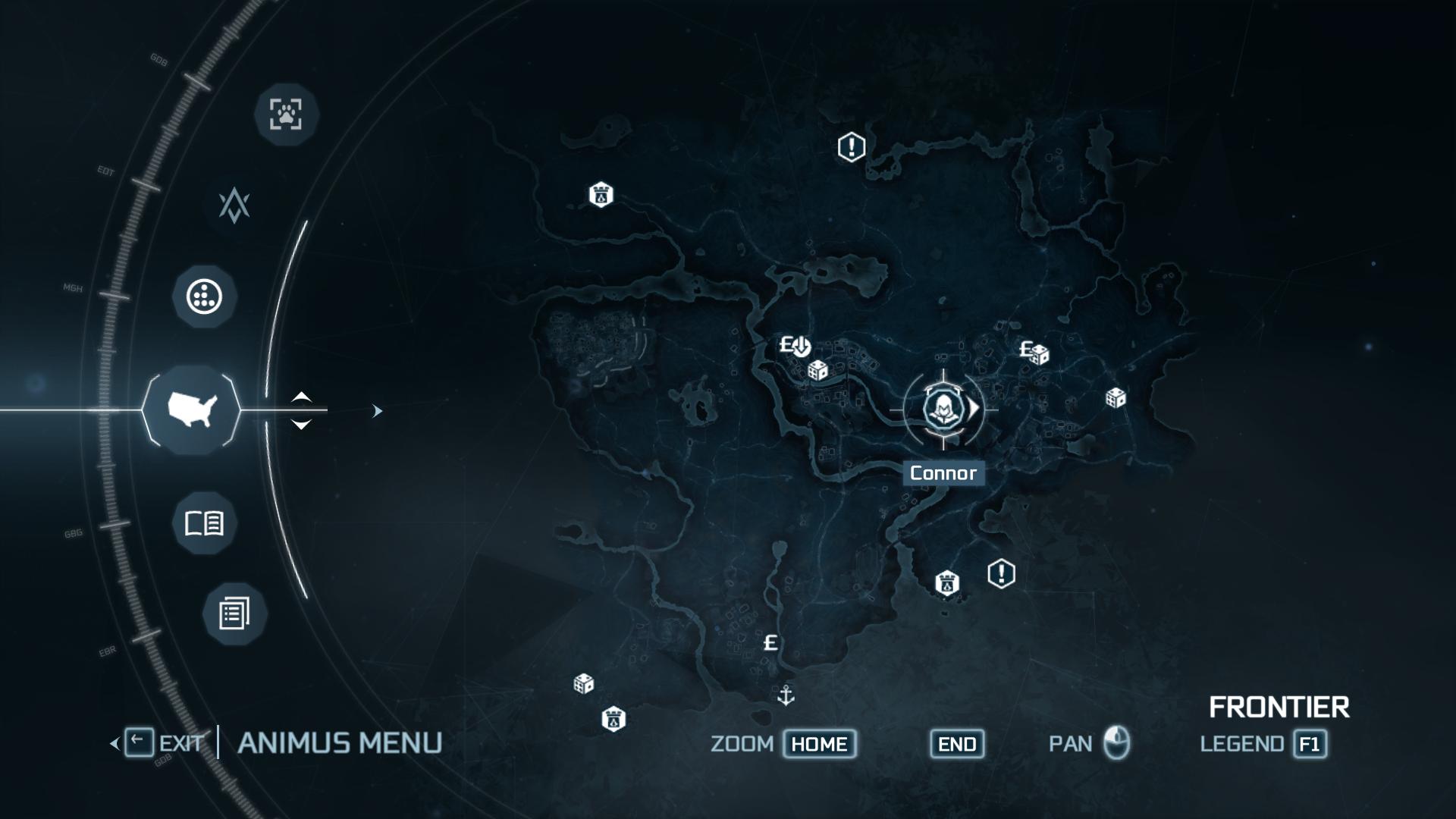Select the anchor harbor marker
Image resolution: width=1456 pixels, height=819 pixels.
[786, 695]
